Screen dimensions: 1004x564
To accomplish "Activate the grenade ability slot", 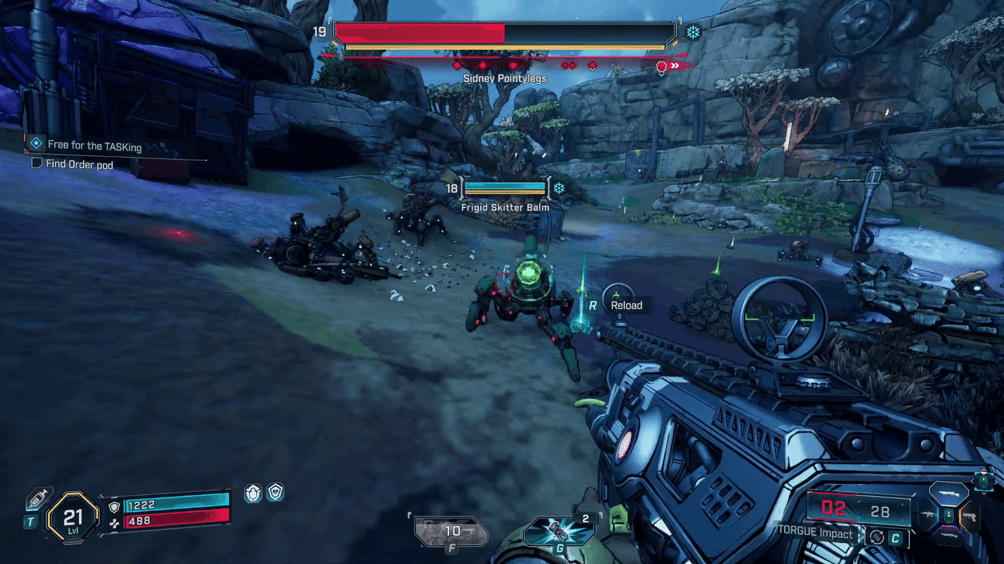I will (559, 531).
